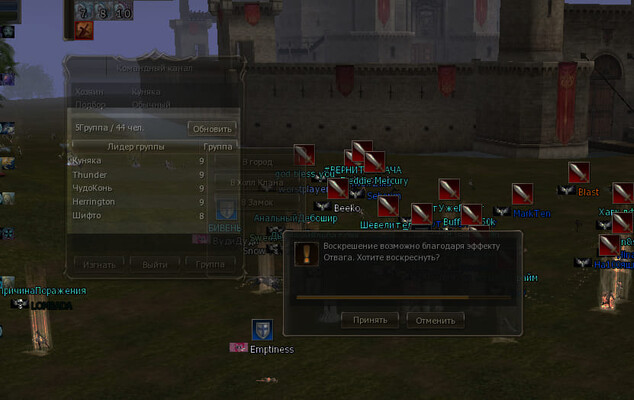Screen dimensions: 634x400
Task: Decline resurrection with Отменить
Action: 436,320
